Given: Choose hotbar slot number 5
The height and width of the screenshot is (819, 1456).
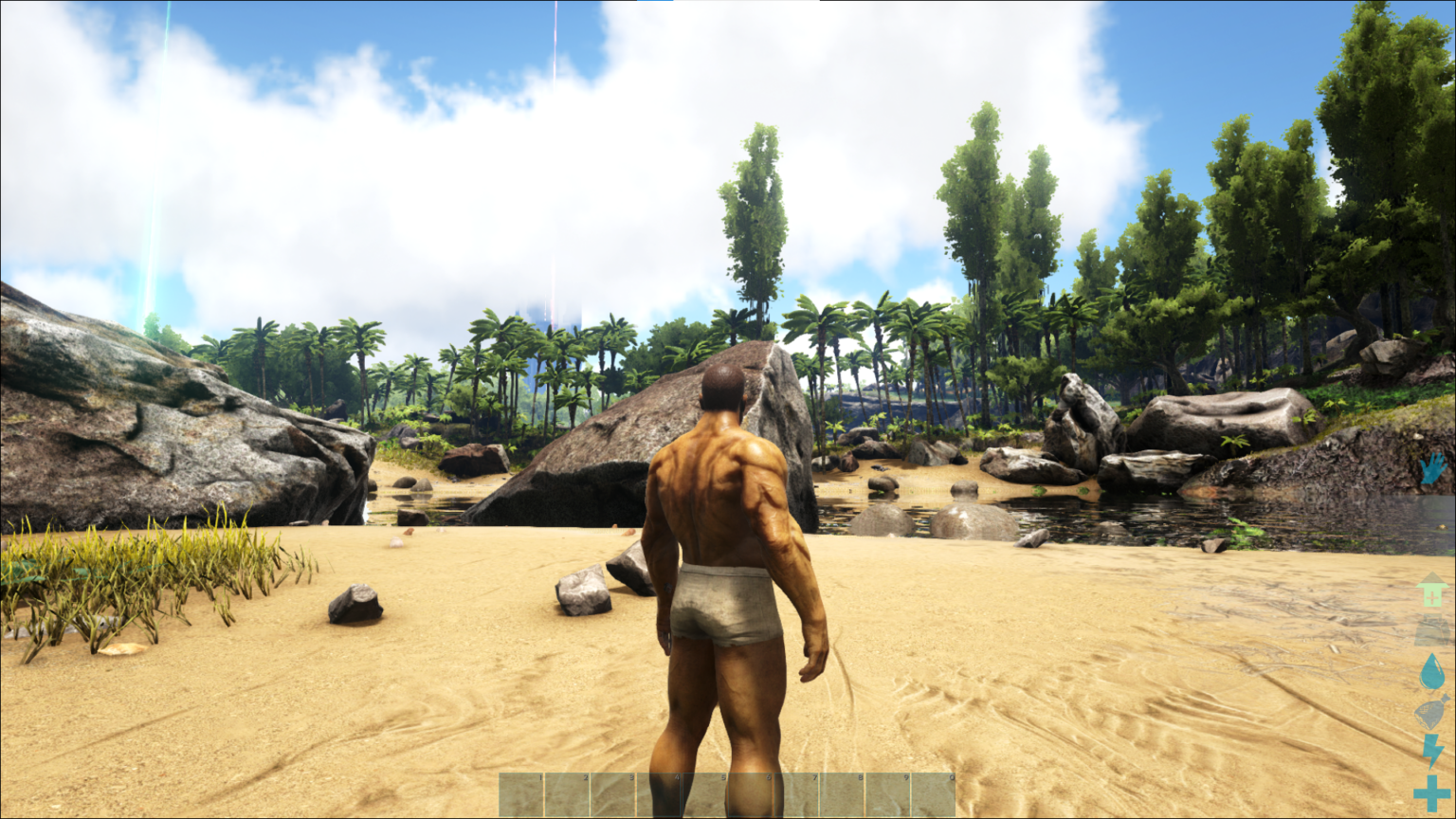Looking at the screenshot, I should pyautogui.click(x=705, y=794).
